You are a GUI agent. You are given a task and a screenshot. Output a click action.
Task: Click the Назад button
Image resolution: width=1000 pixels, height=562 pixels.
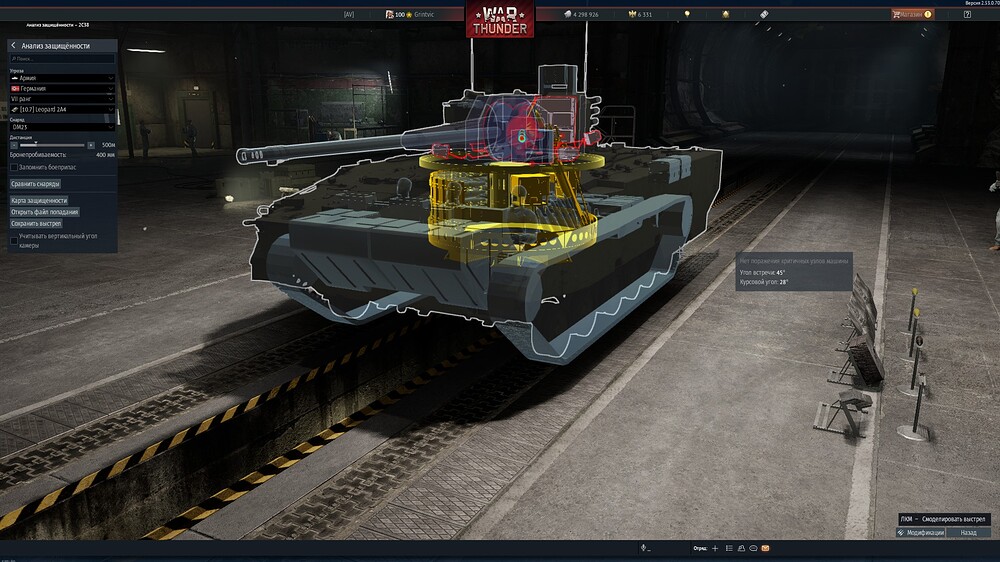tap(968, 533)
